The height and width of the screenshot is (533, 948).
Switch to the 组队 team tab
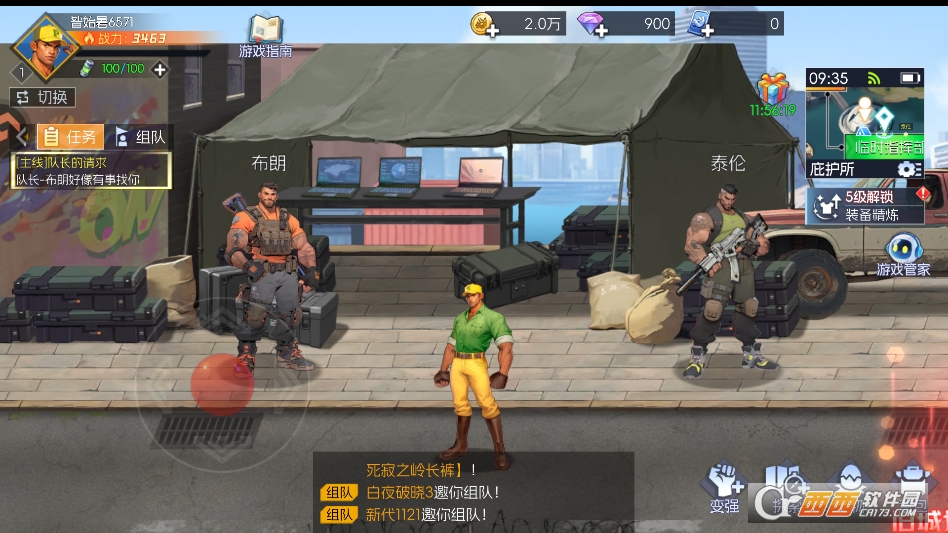coord(140,137)
